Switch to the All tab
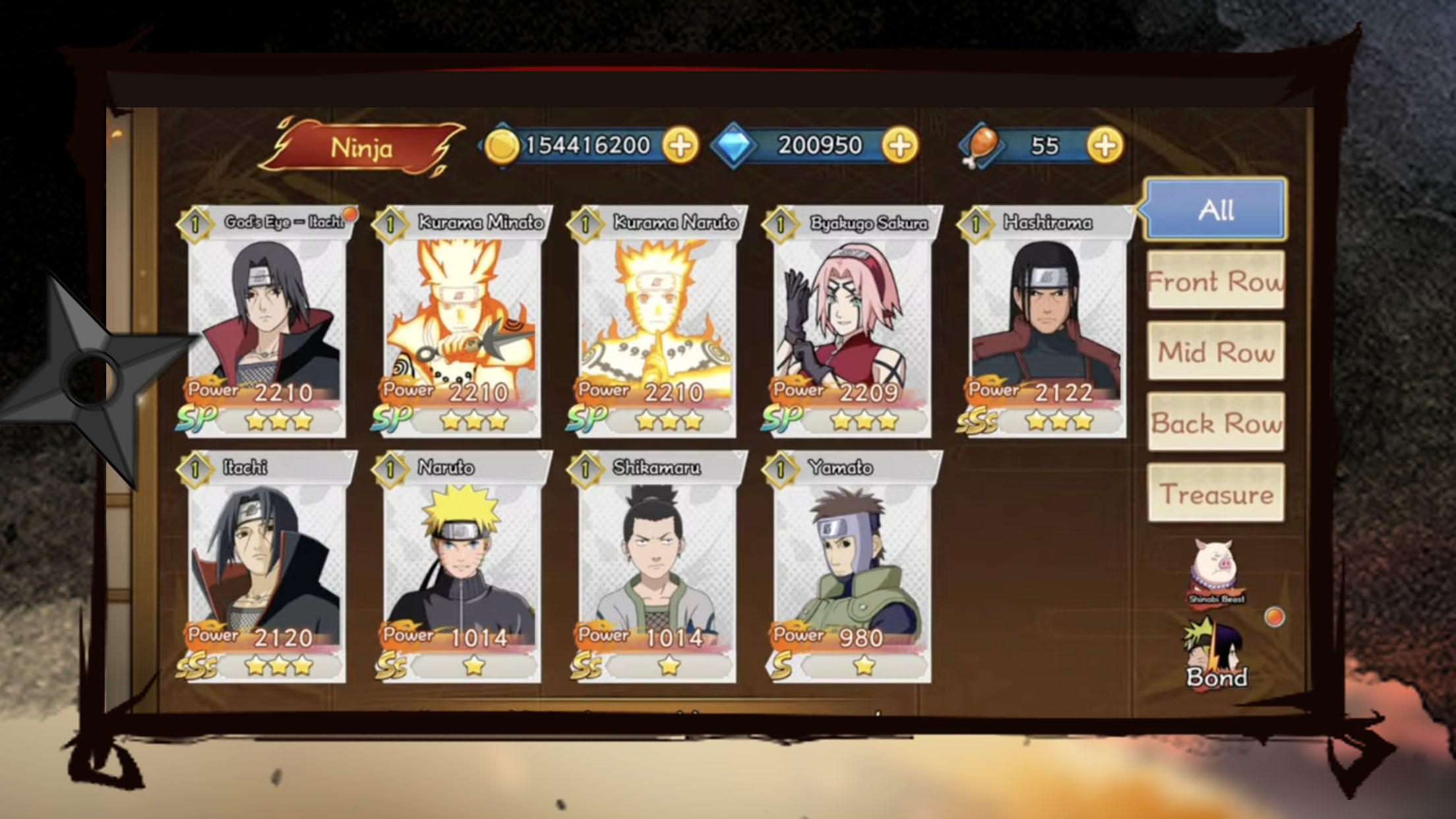1456x819 pixels. [1215, 211]
